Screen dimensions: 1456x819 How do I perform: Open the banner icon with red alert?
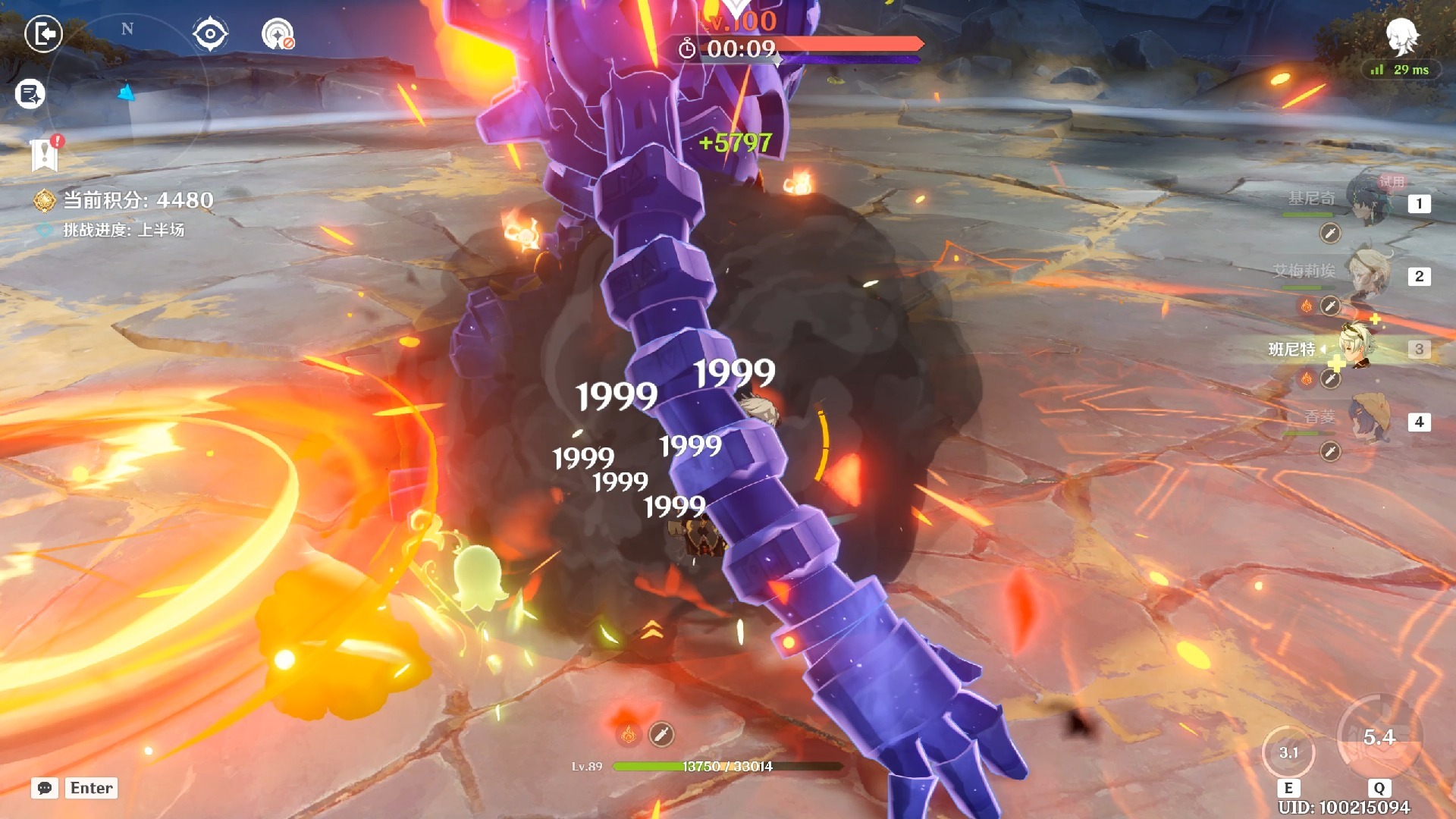pos(45,154)
